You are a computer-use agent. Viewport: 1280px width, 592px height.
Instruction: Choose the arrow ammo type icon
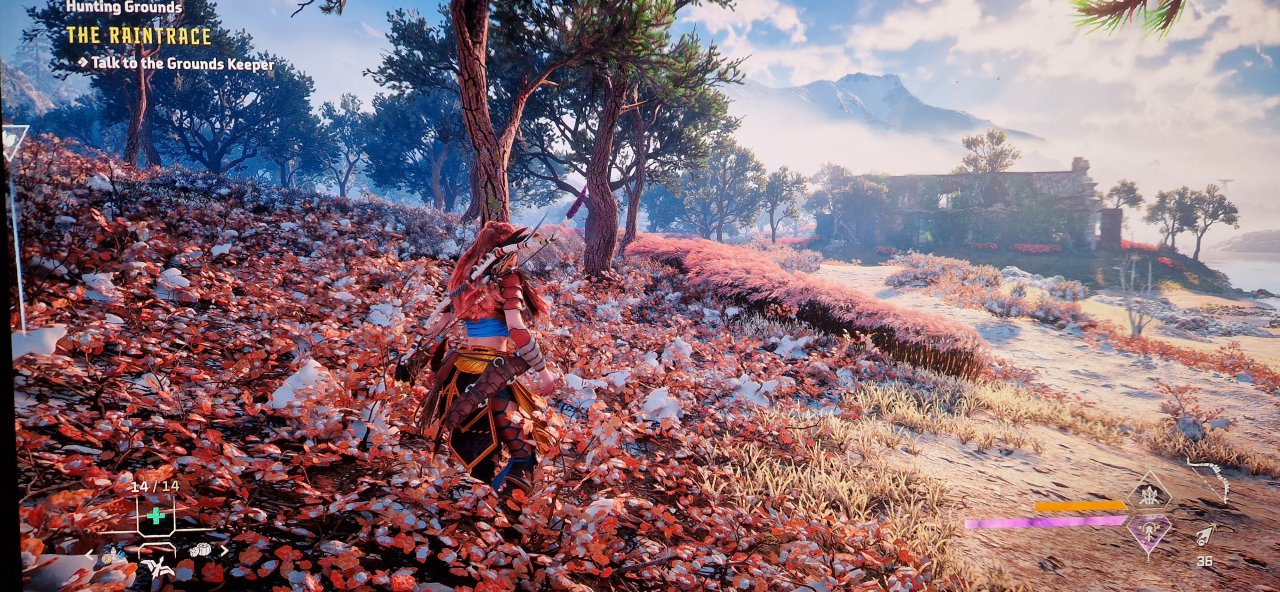coord(1206,536)
